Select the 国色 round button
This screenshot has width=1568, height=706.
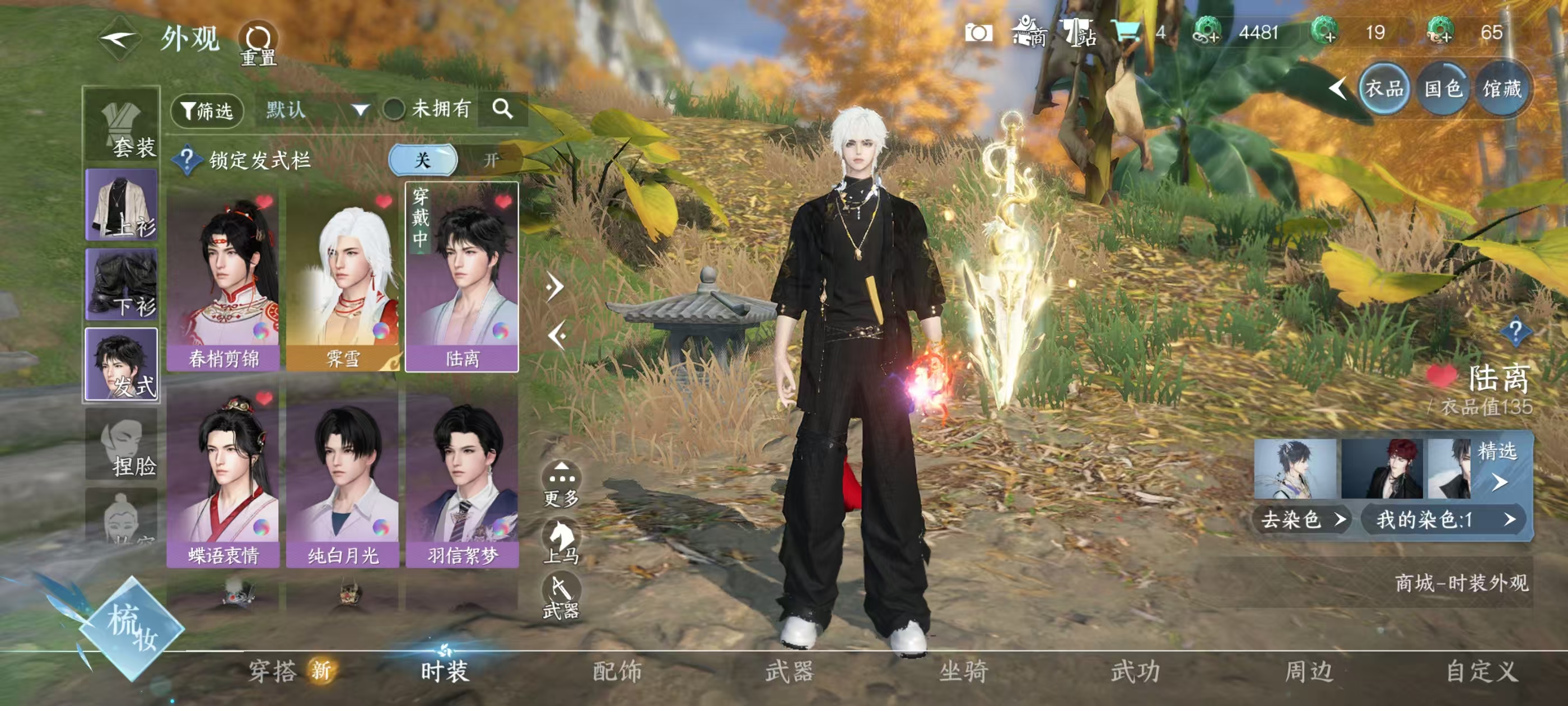[x=1443, y=90]
